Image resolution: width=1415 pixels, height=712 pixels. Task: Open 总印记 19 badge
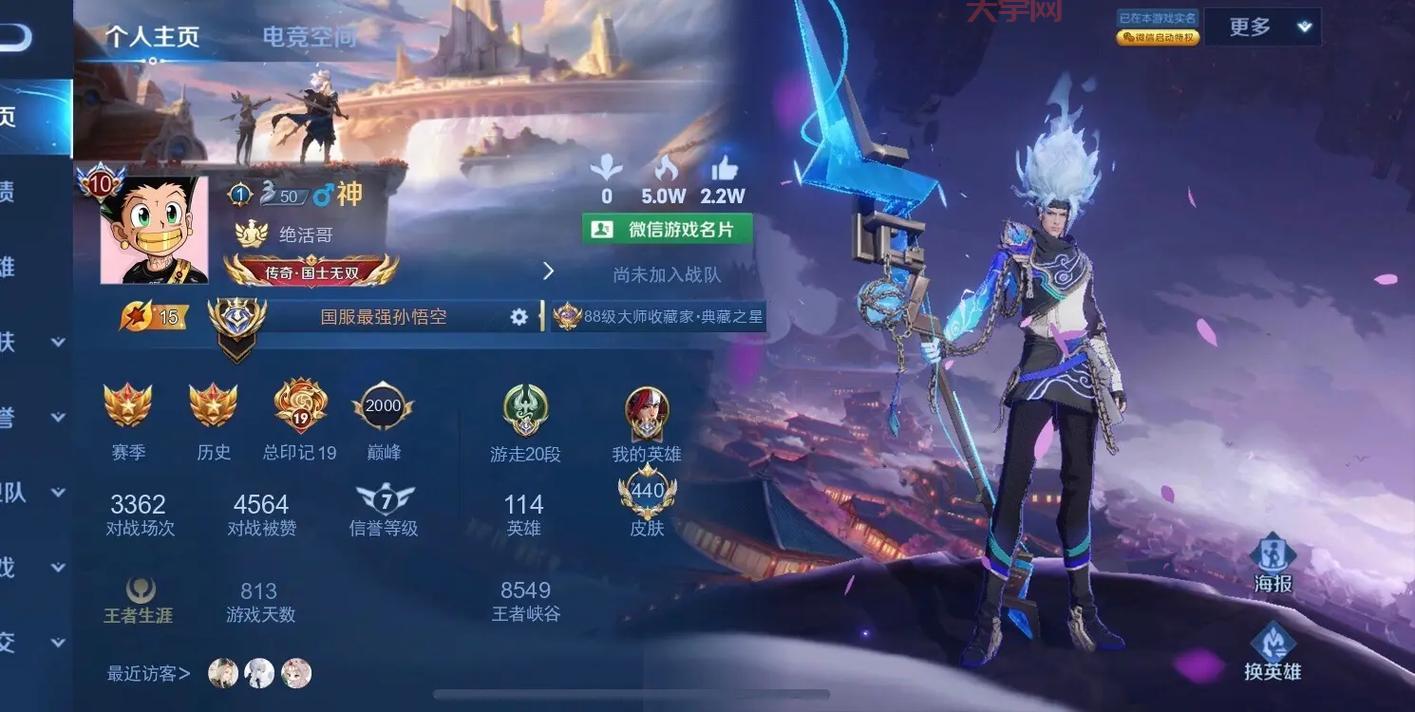[x=300, y=406]
